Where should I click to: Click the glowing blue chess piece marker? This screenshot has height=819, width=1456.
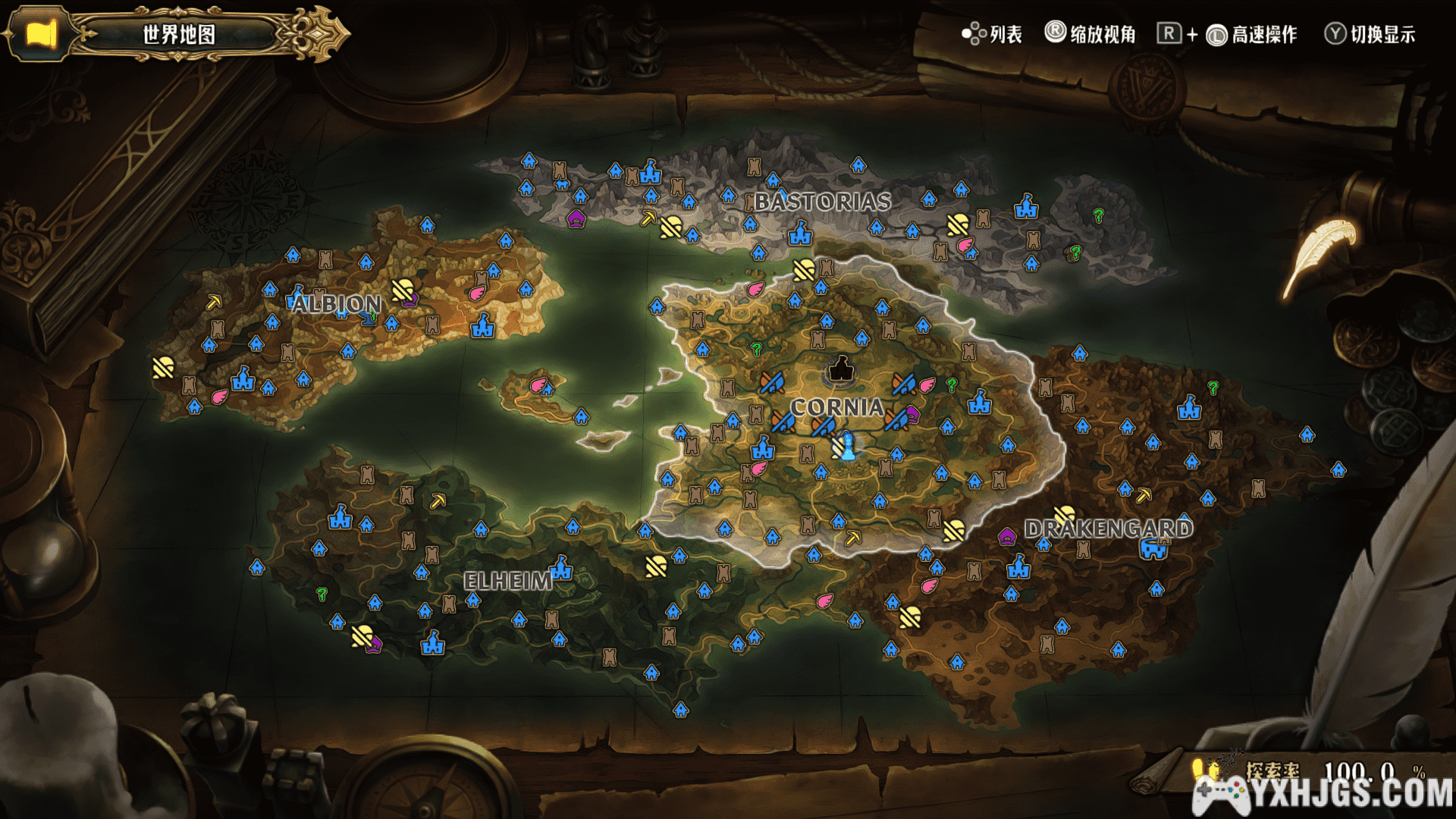tap(849, 446)
